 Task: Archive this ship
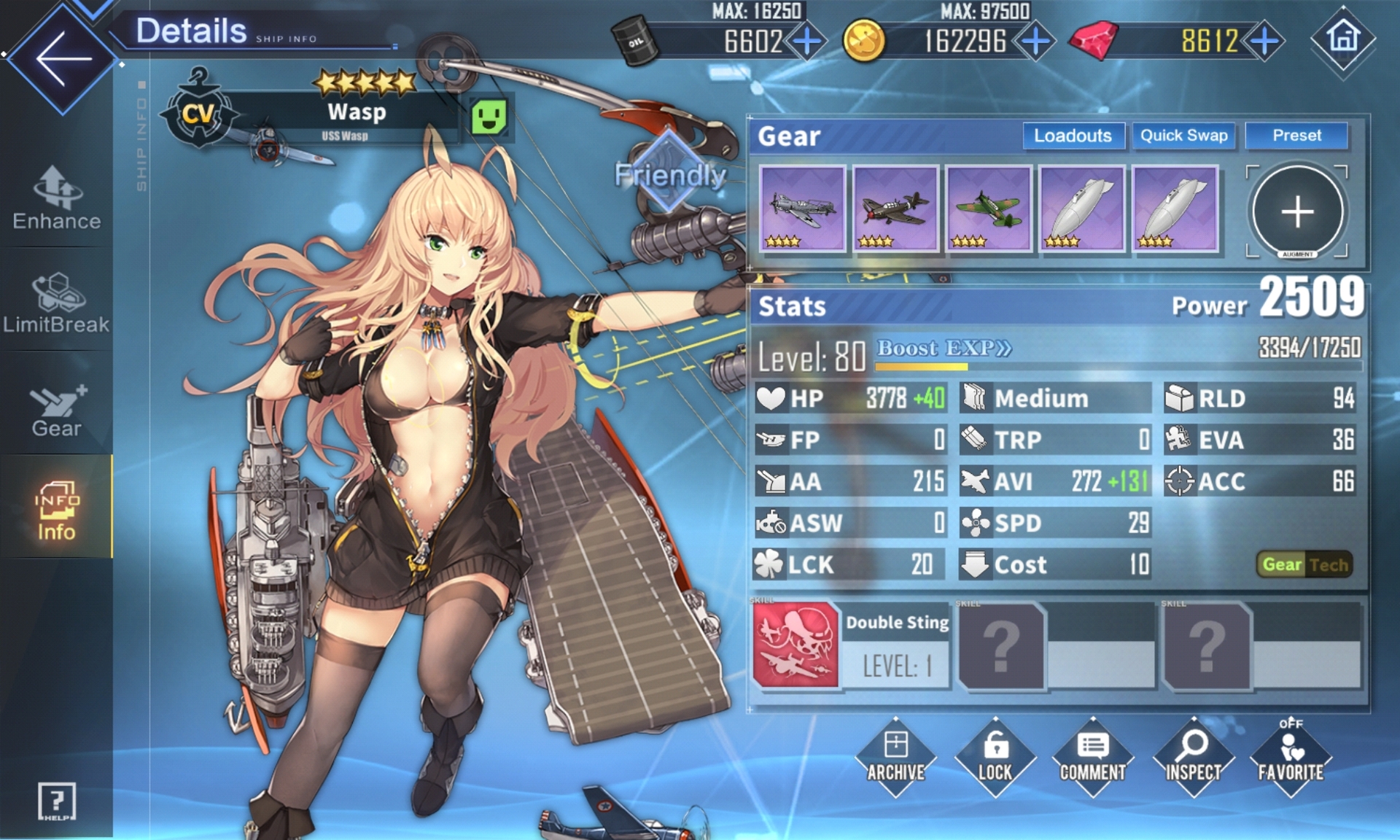click(895, 757)
